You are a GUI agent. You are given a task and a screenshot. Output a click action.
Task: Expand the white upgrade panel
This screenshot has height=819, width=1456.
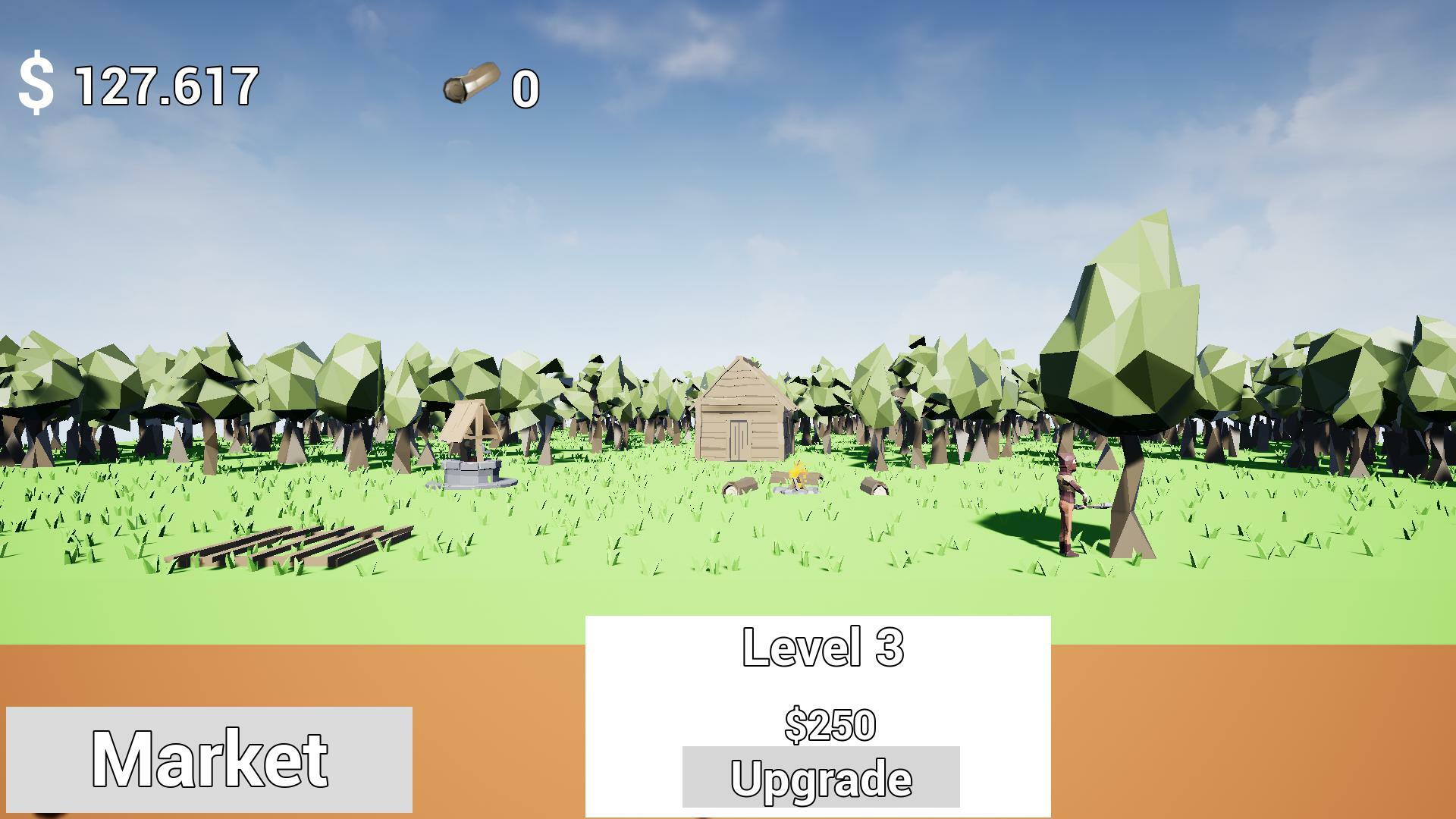click(x=819, y=682)
